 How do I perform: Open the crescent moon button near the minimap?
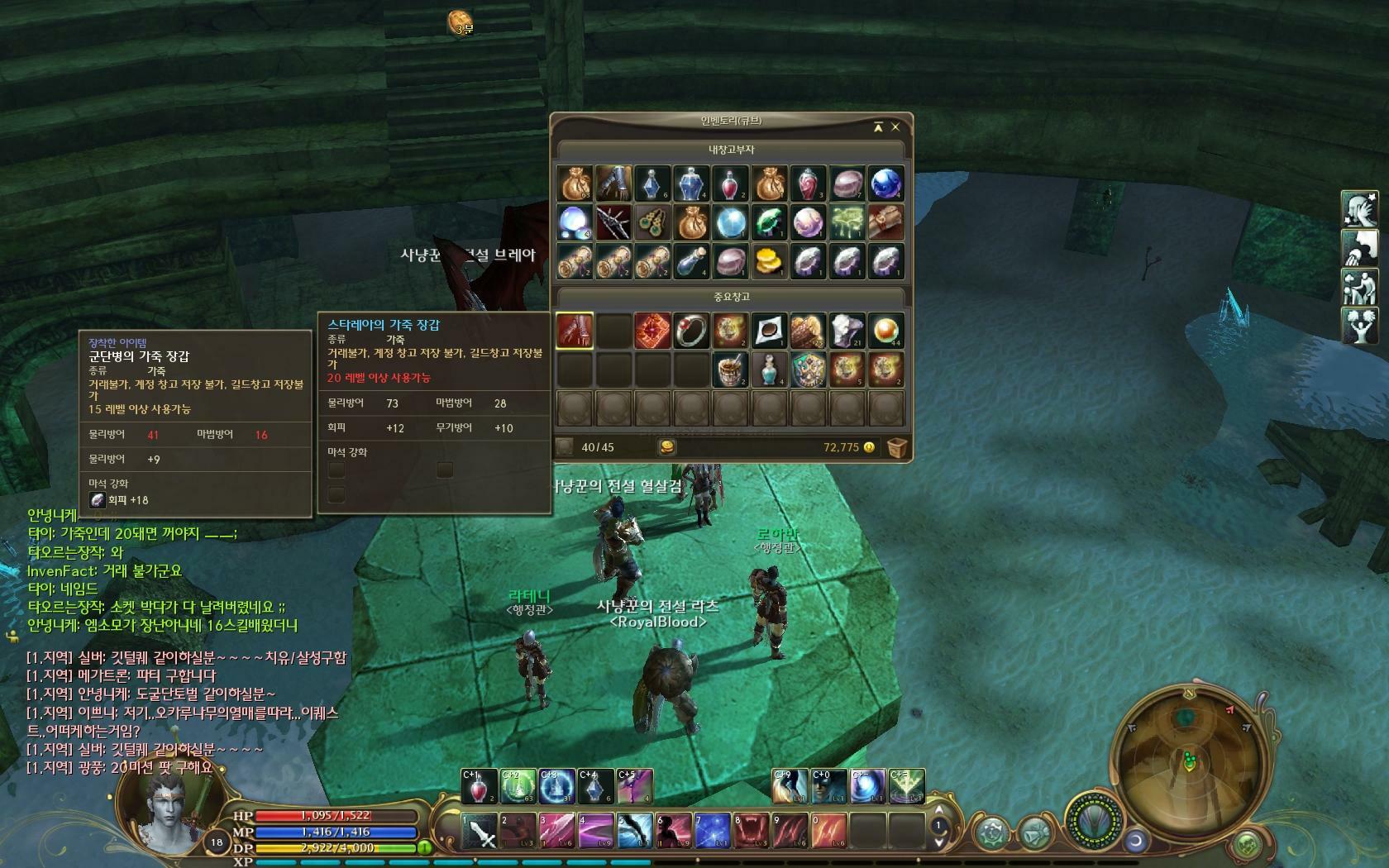1136,840
